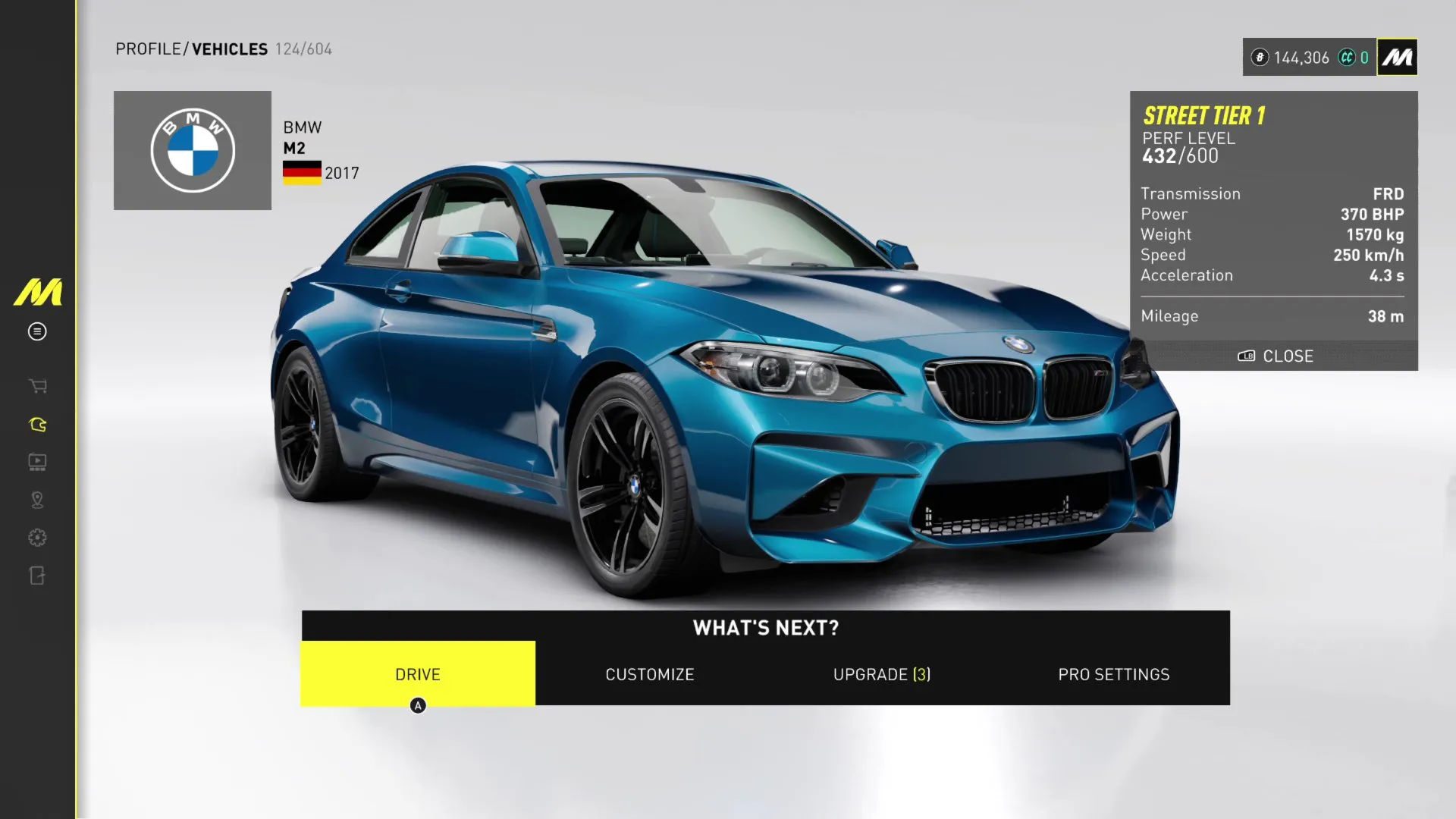1456x819 pixels.
Task: Click the BMW logo thumbnail
Action: click(192, 149)
